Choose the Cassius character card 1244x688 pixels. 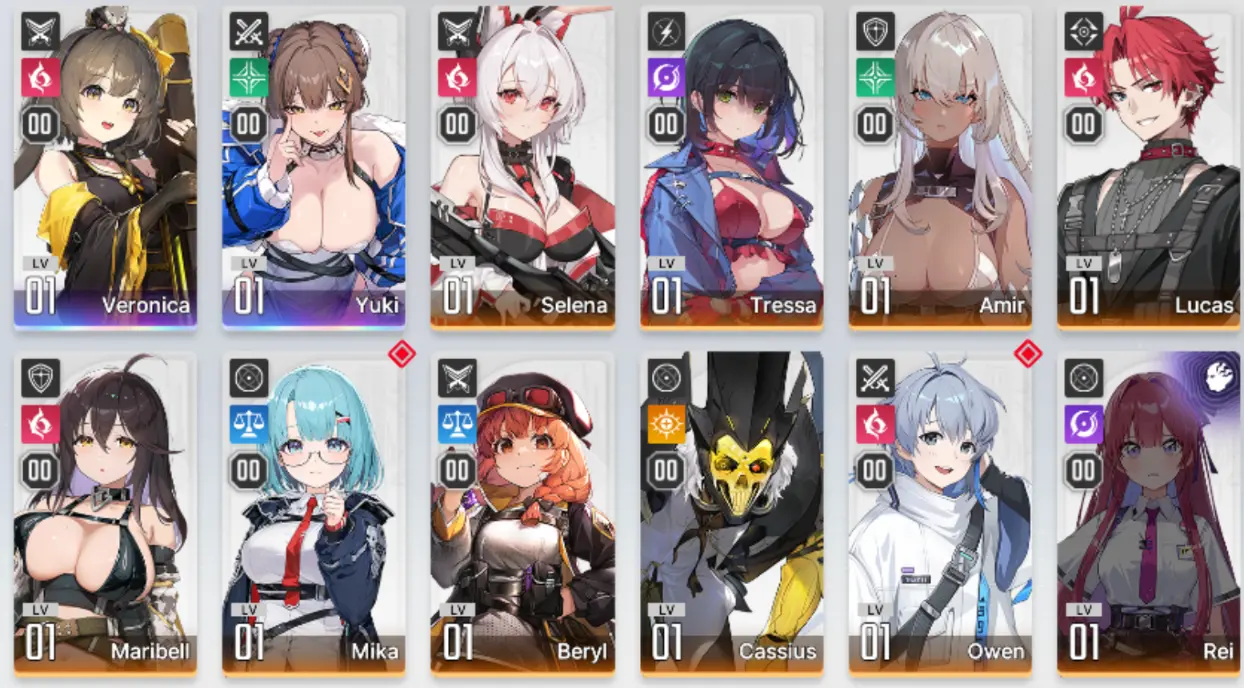click(x=731, y=512)
